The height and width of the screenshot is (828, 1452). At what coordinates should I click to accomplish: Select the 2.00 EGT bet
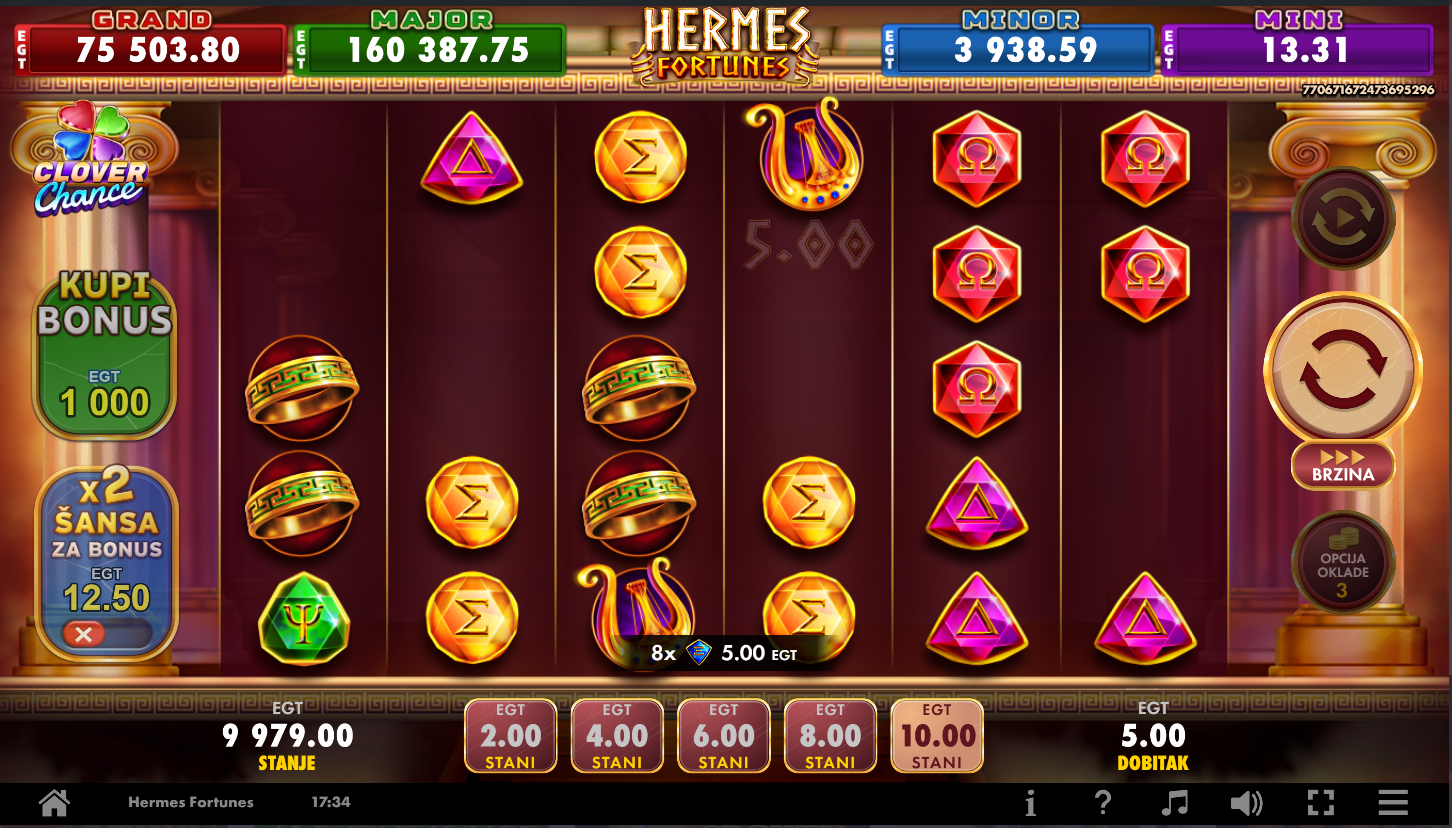(x=511, y=736)
